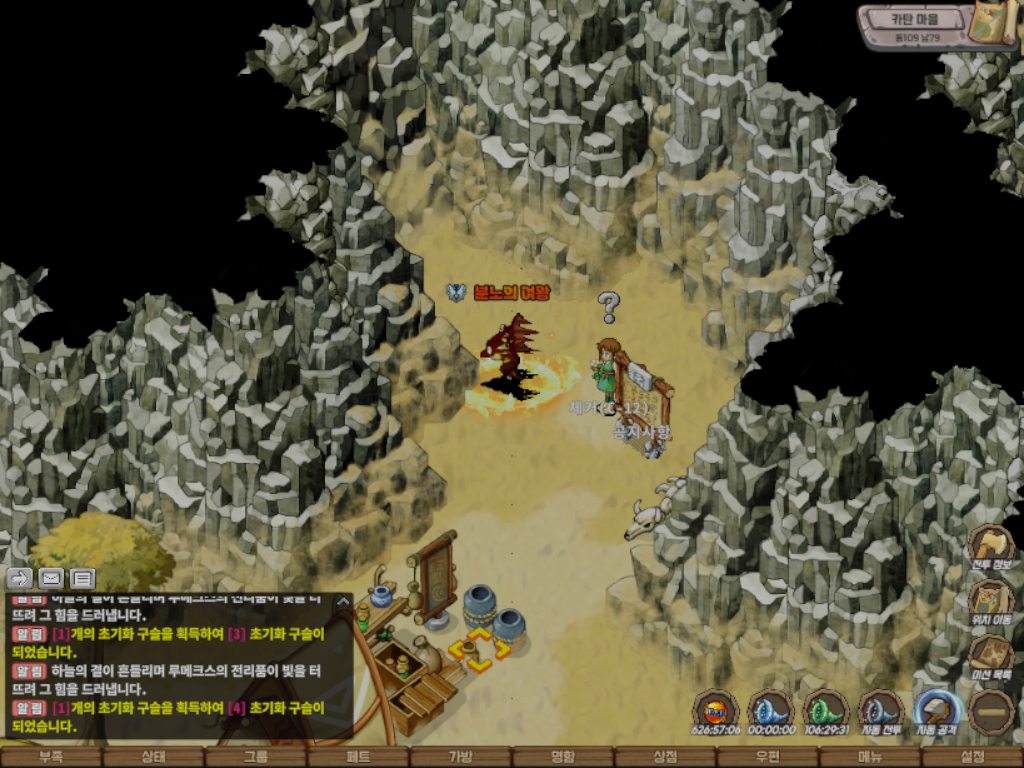The width and height of the screenshot is (1024, 768).
Task: Open the 설정 (settings) menu
Action: tap(972, 757)
